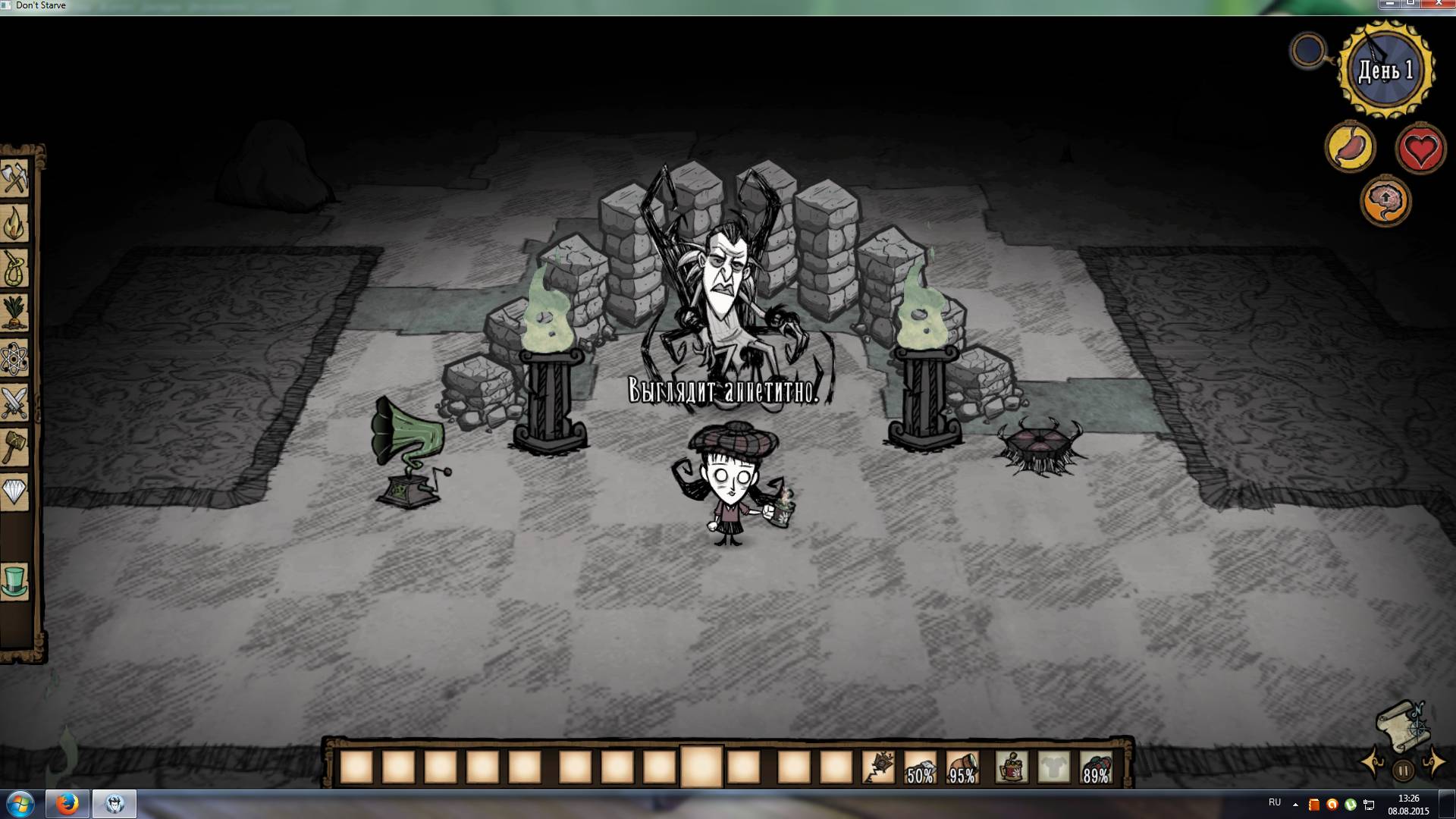Pause the game
Viewport: 1456px width, 819px height.
1403,770
